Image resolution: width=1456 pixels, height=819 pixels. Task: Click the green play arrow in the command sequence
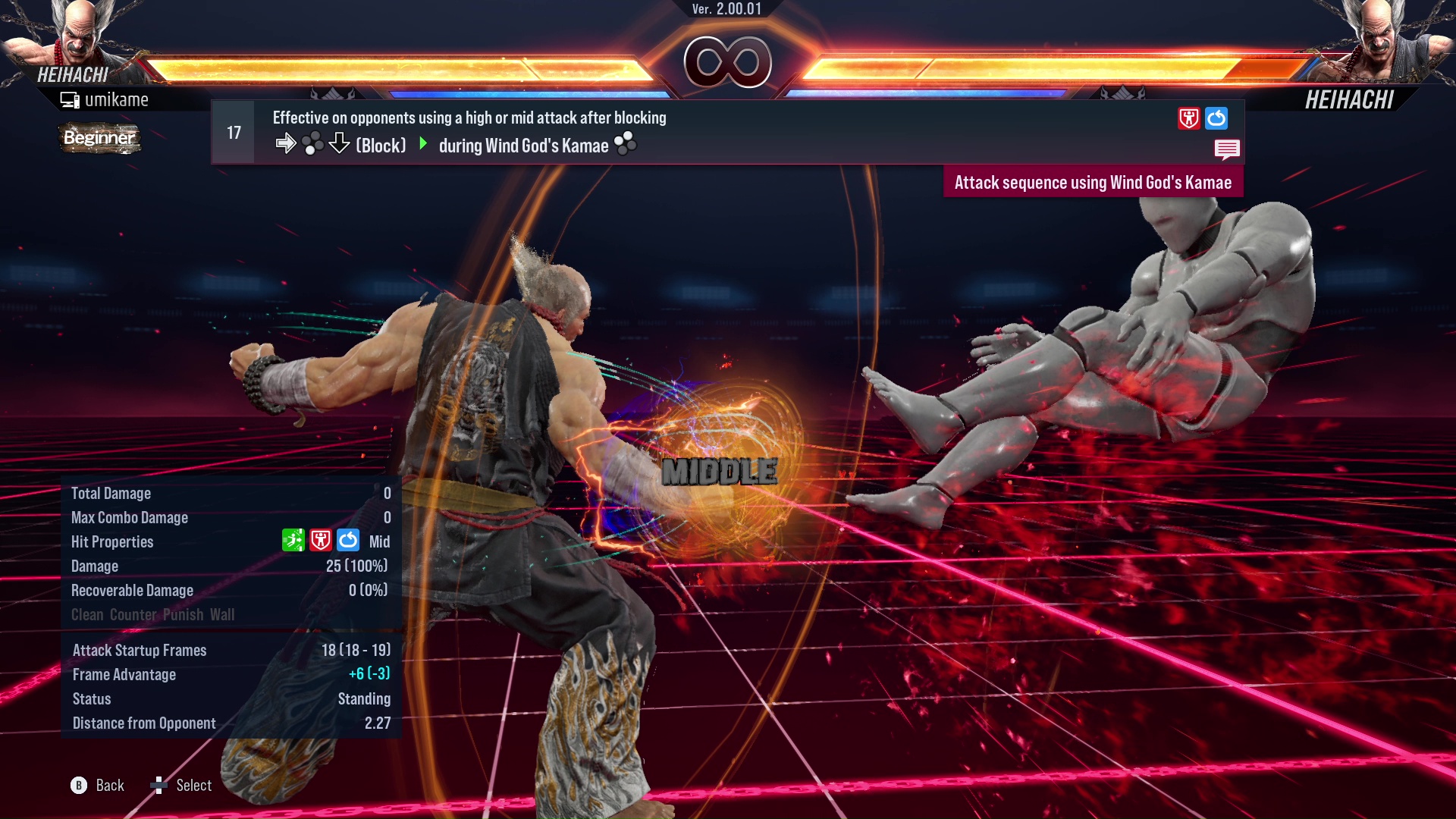(423, 145)
